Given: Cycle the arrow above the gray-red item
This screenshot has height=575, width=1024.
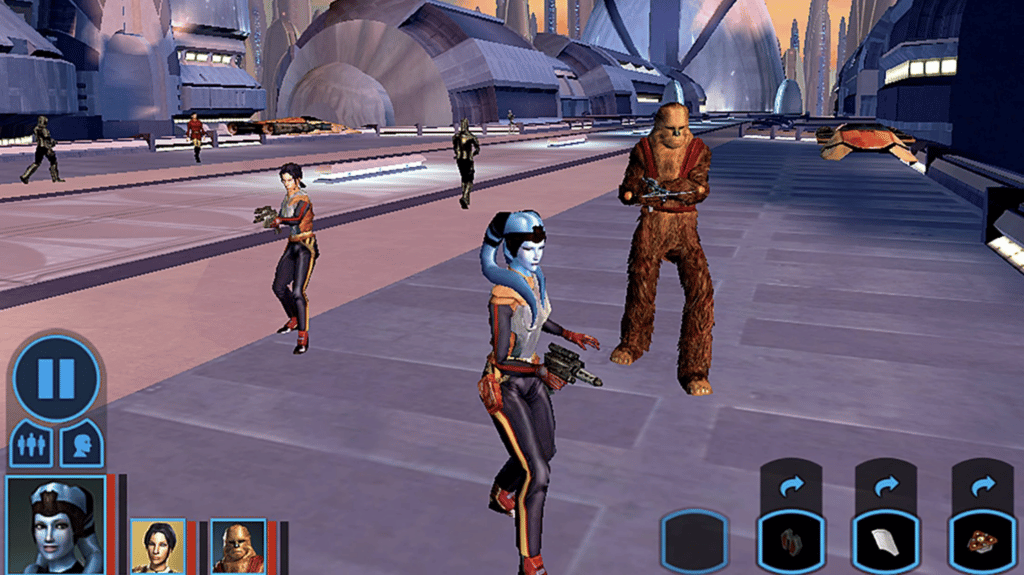Looking at the screenshot, I should tap(791, 485).
